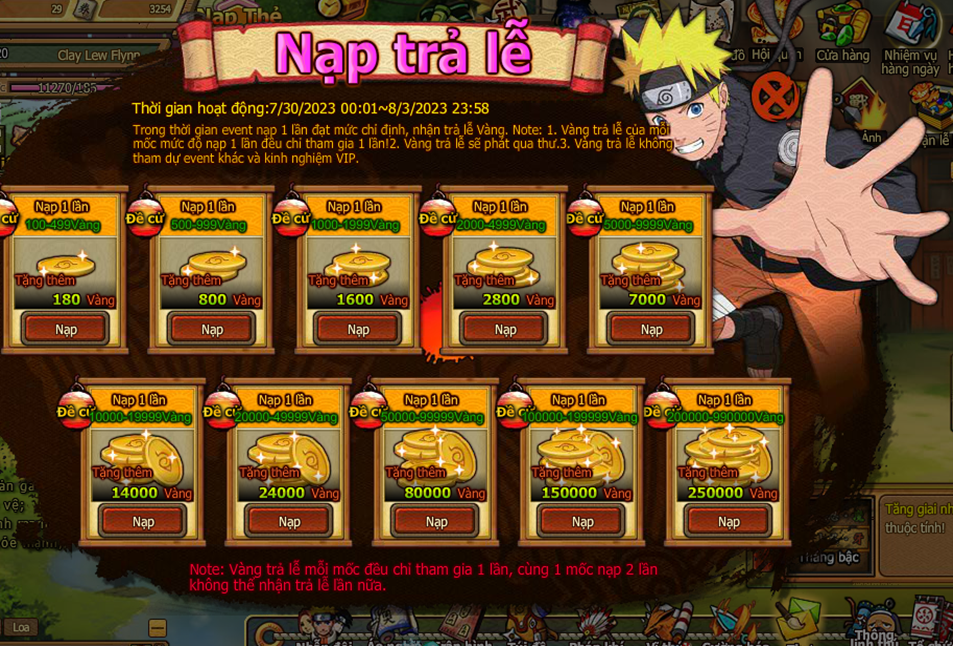Choose Nạp for the 800 Vàng reward
Viewport: 953px width, 646px height.
212,329
